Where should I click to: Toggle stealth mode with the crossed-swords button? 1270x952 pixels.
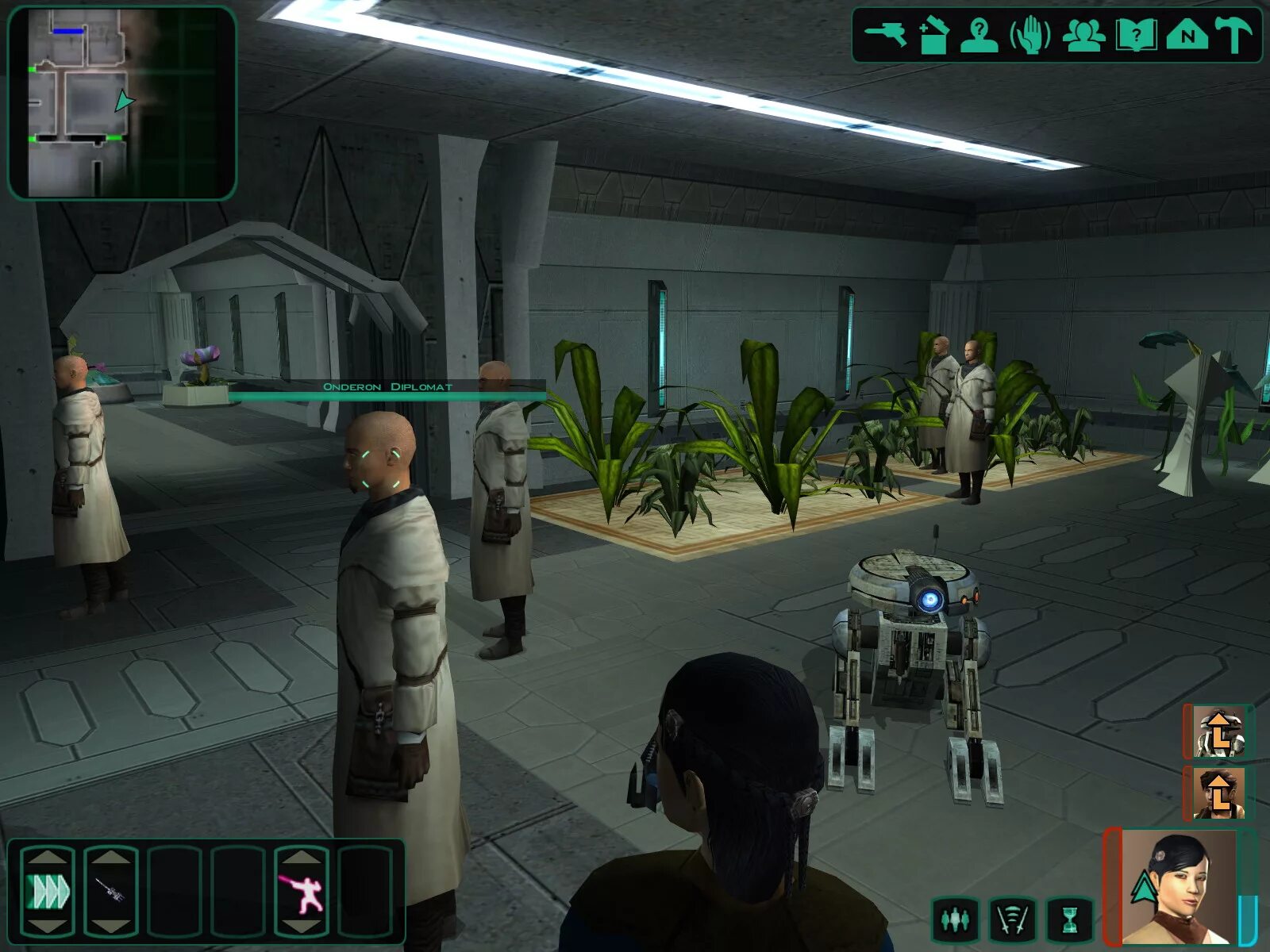(1013, 920)
